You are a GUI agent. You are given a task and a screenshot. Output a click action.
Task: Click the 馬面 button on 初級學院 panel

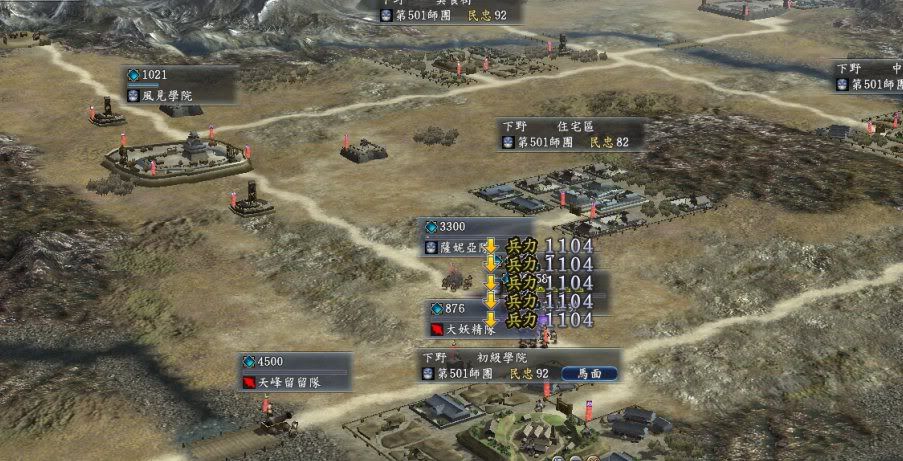coord(589,373)
